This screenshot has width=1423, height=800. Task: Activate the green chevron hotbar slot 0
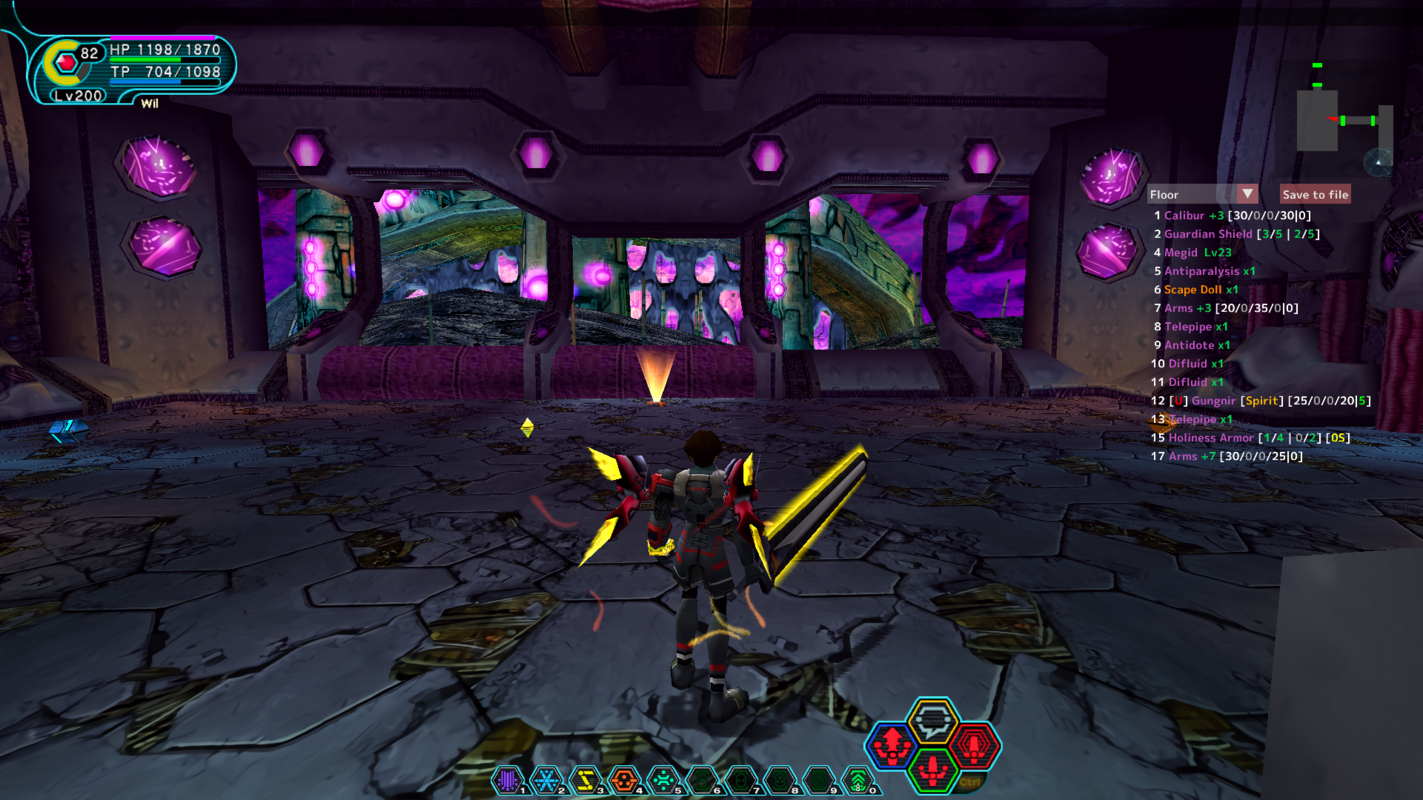(857, 780)
